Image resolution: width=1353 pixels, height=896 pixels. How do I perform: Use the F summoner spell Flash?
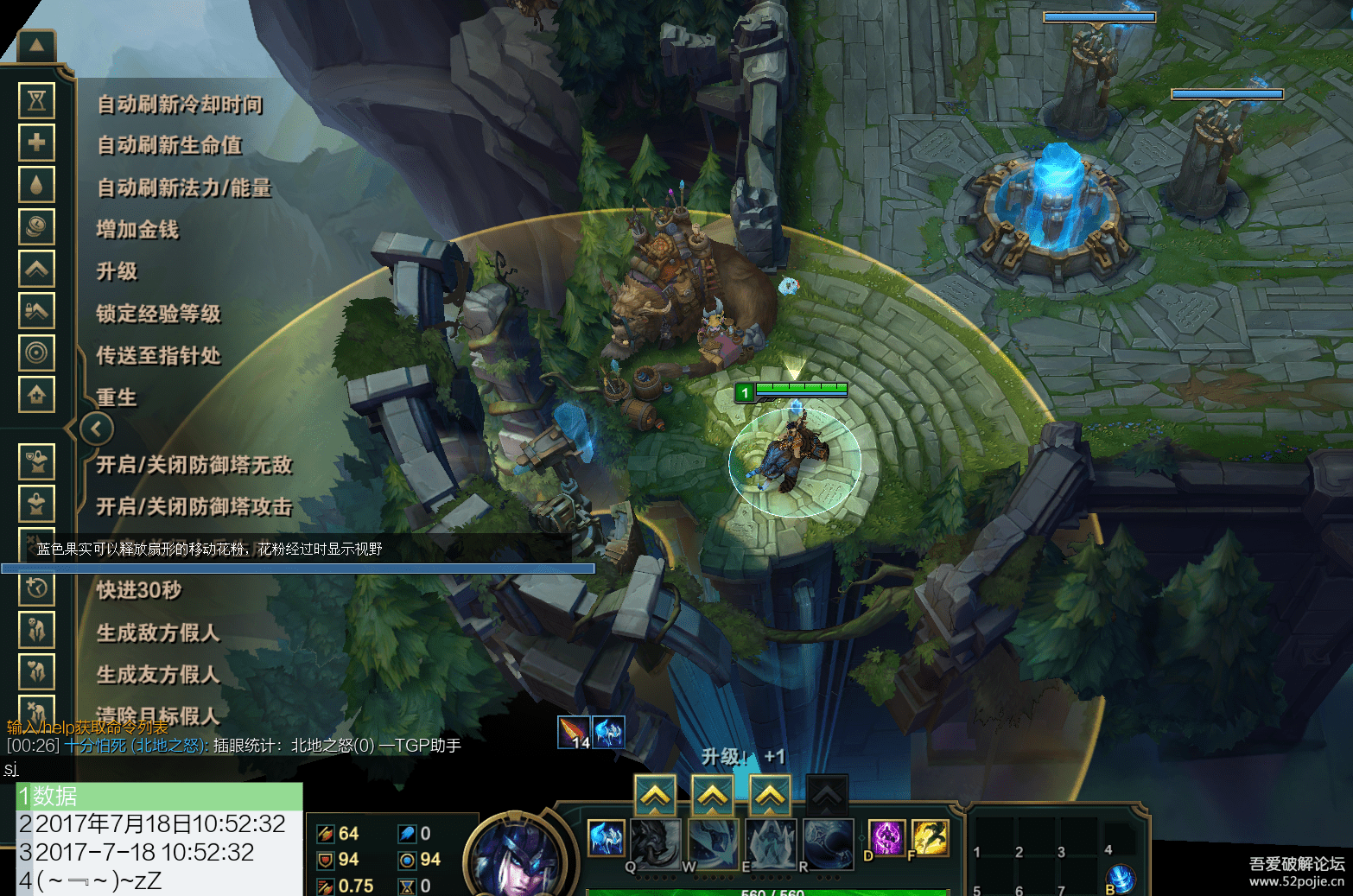tap(930, 837)
